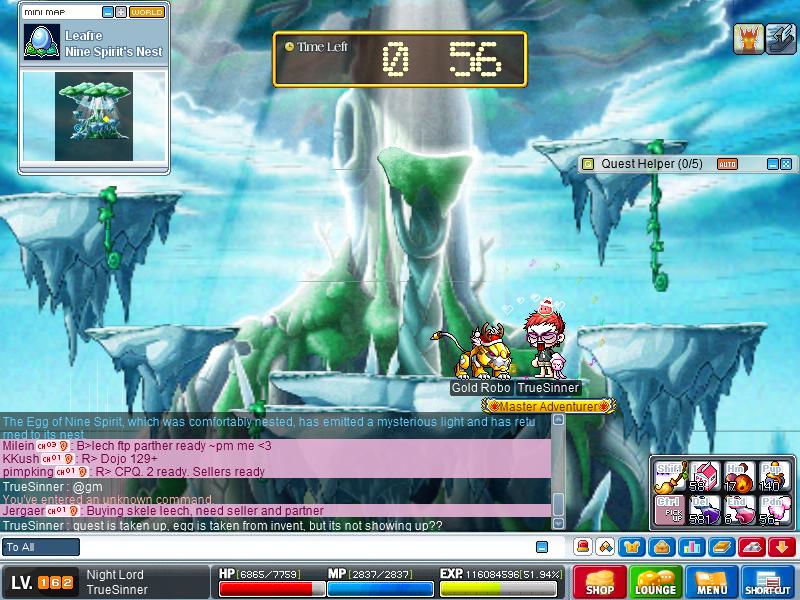The width and height of the screenshot is (800, 600).
Task: Click the minimap image of Nine Spirit's Nest
Action: coord(95,117)
